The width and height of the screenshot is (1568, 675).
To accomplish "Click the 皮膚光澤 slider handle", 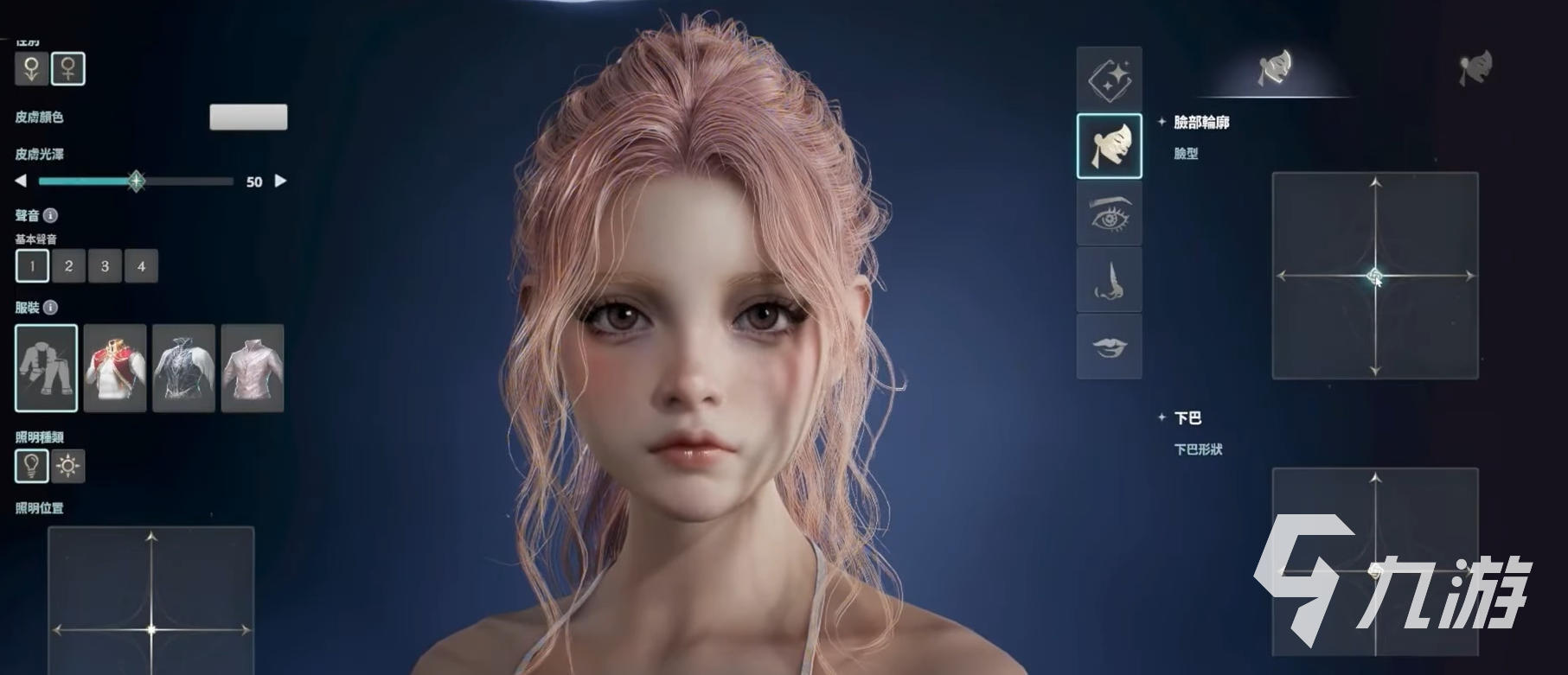I will [x=136, y=181].
